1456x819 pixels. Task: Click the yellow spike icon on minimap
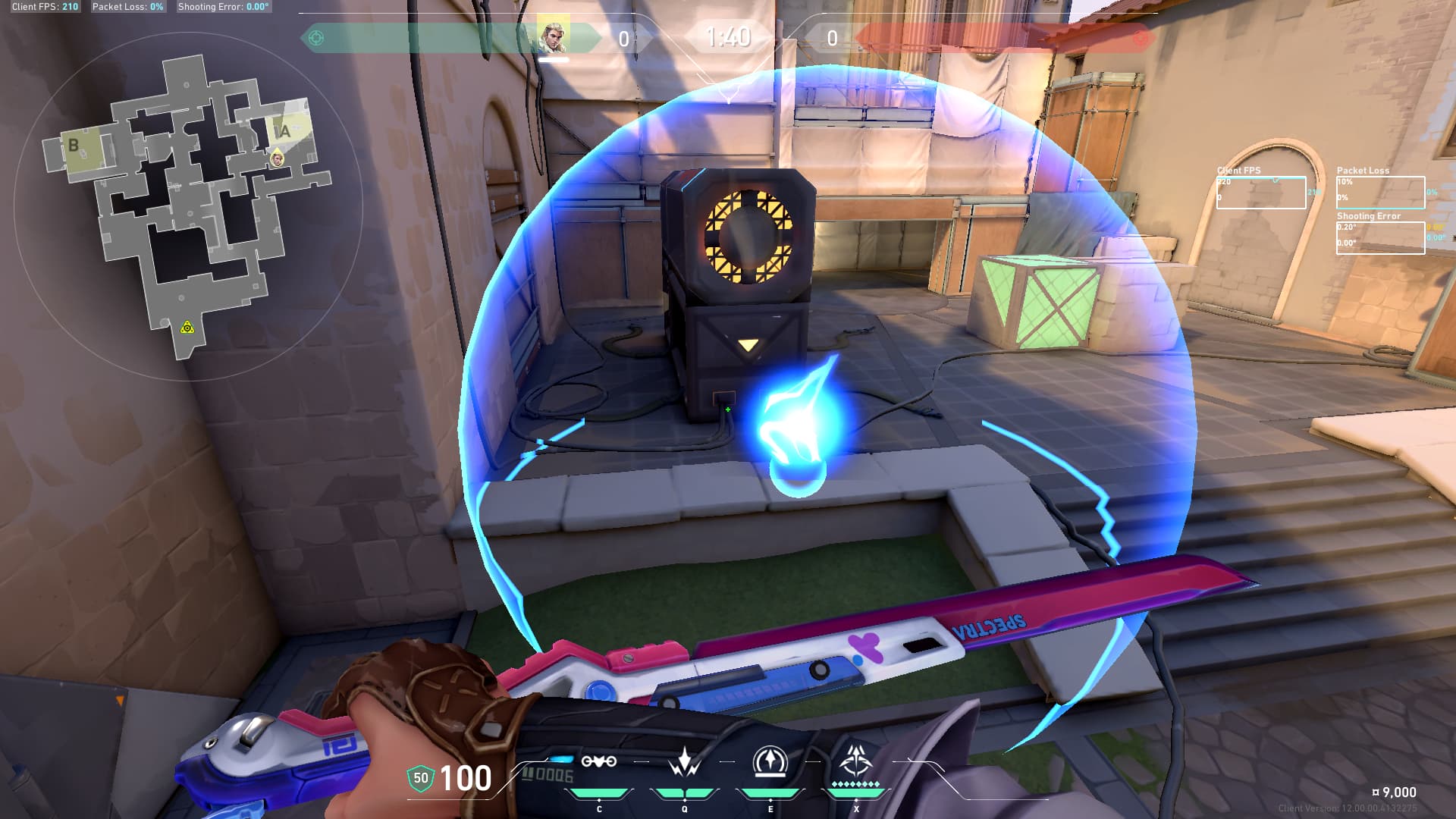point(187,327)
